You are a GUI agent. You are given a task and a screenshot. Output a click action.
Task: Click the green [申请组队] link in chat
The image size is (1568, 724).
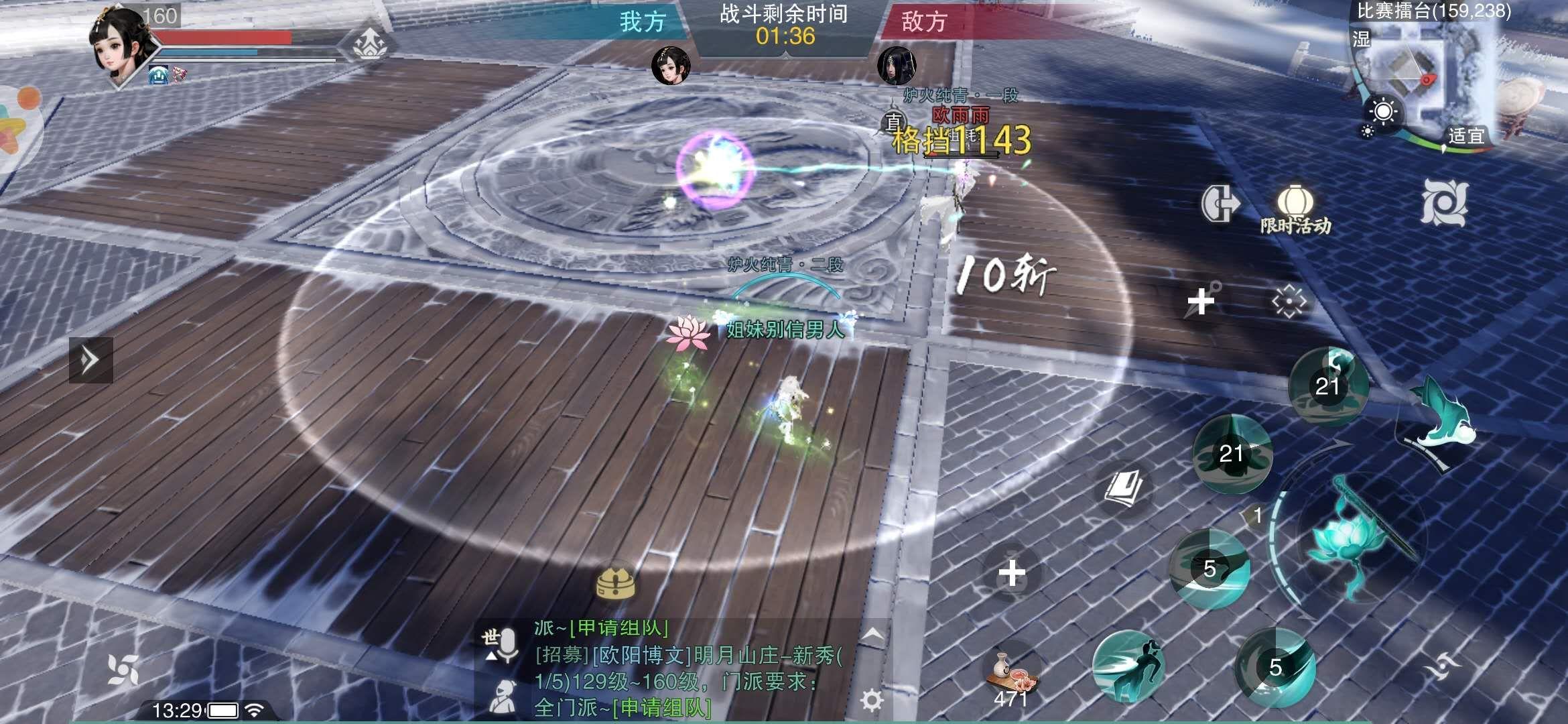[663, 708]
